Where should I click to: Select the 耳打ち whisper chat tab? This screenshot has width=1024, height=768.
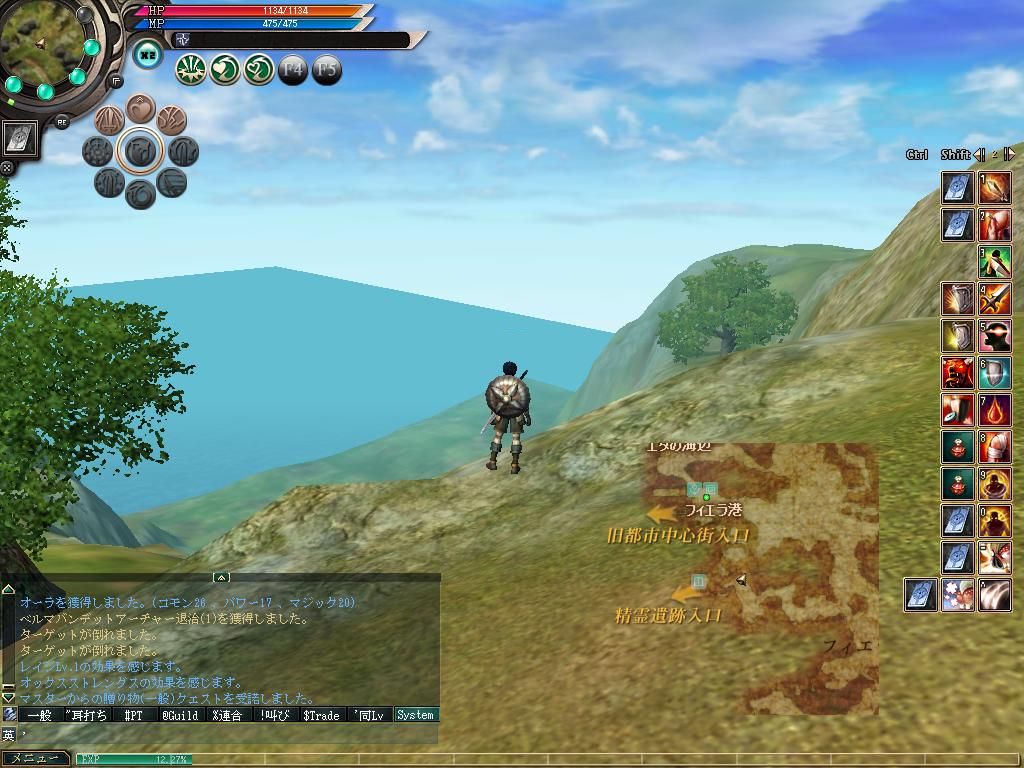click(86, 715)
